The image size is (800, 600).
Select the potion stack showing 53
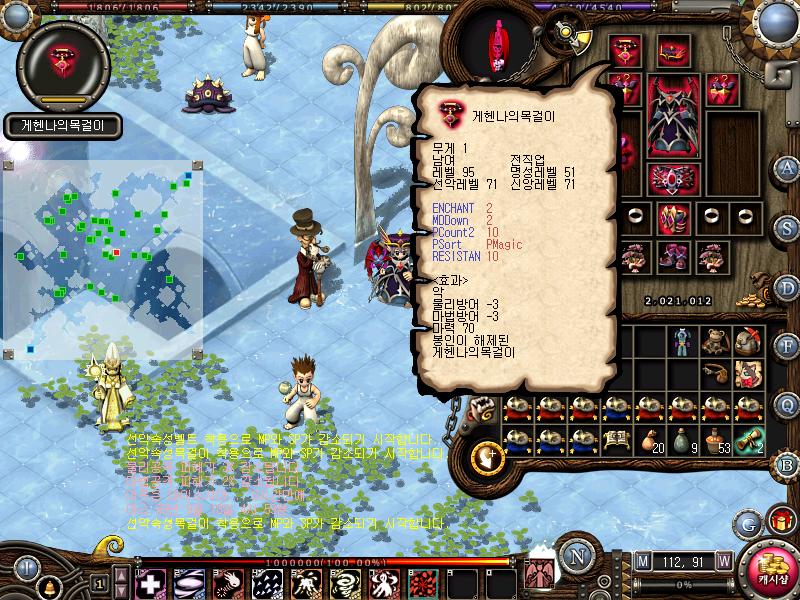715,442
